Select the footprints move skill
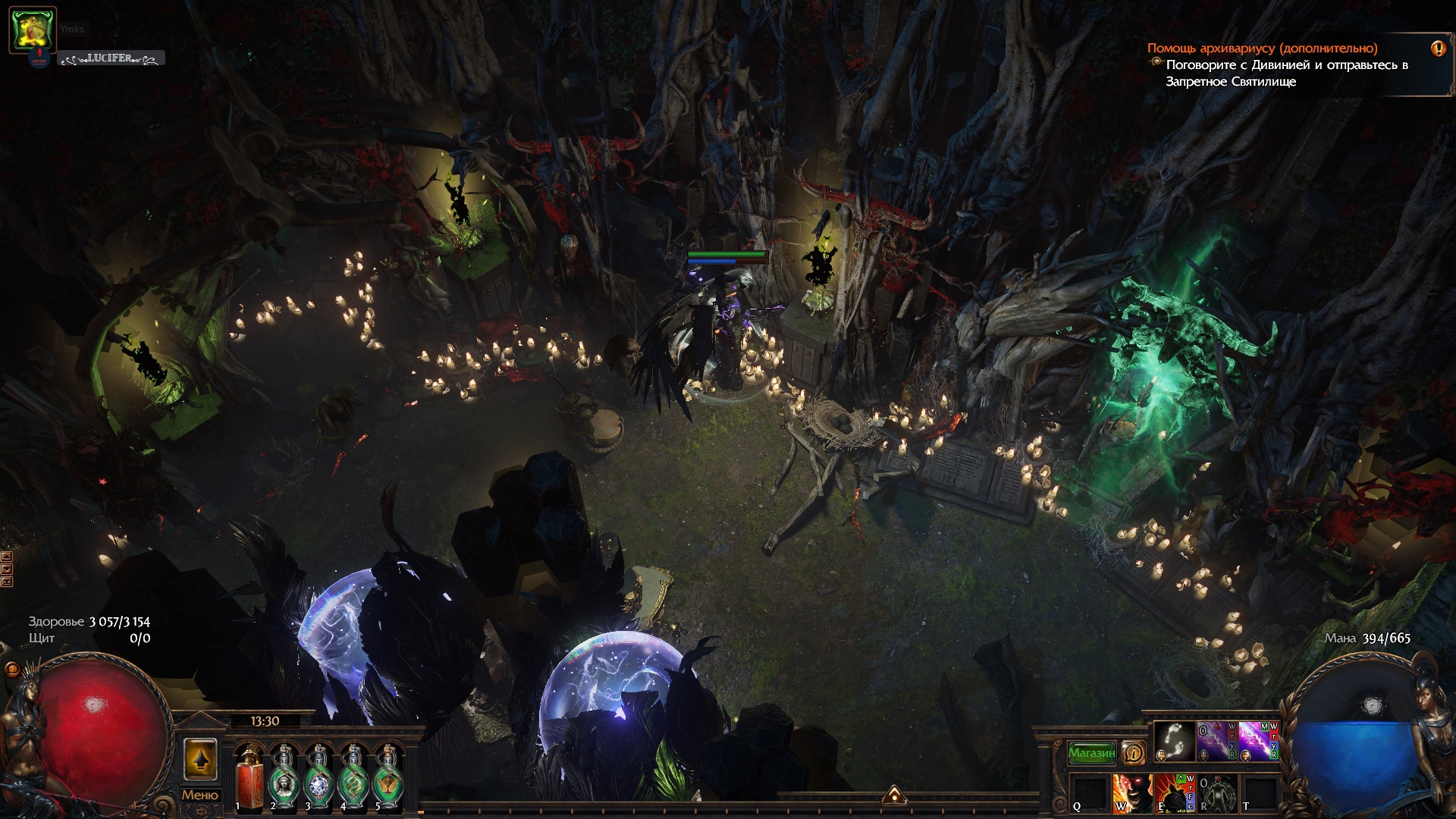Screen dimensions: 1456x819 pyautogui.click(x=1174, y=741)
